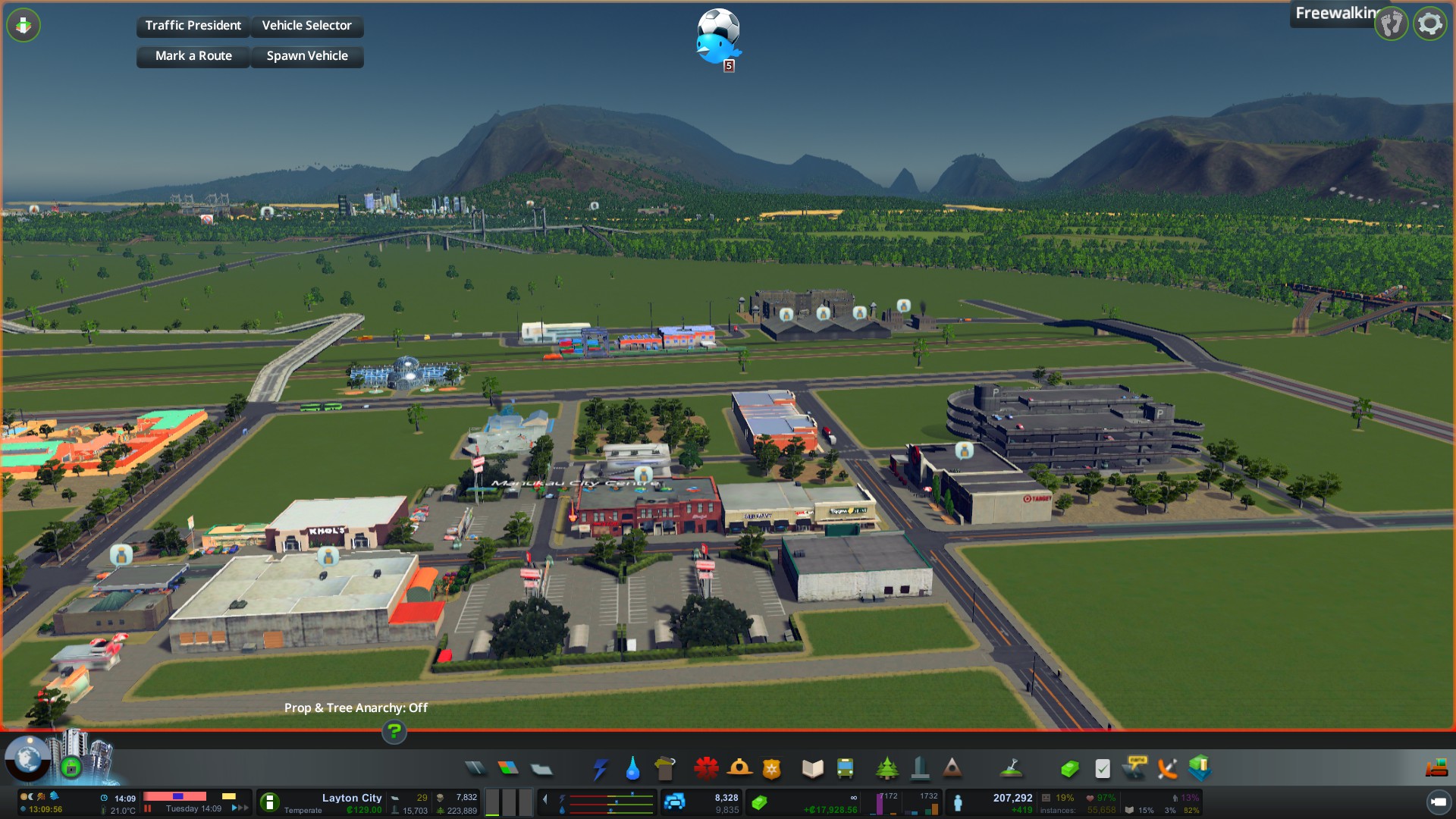Pause the simulation with the red pause button
Image resolution: width=1456 pixels, height=819 pixels.
[148, 808]
